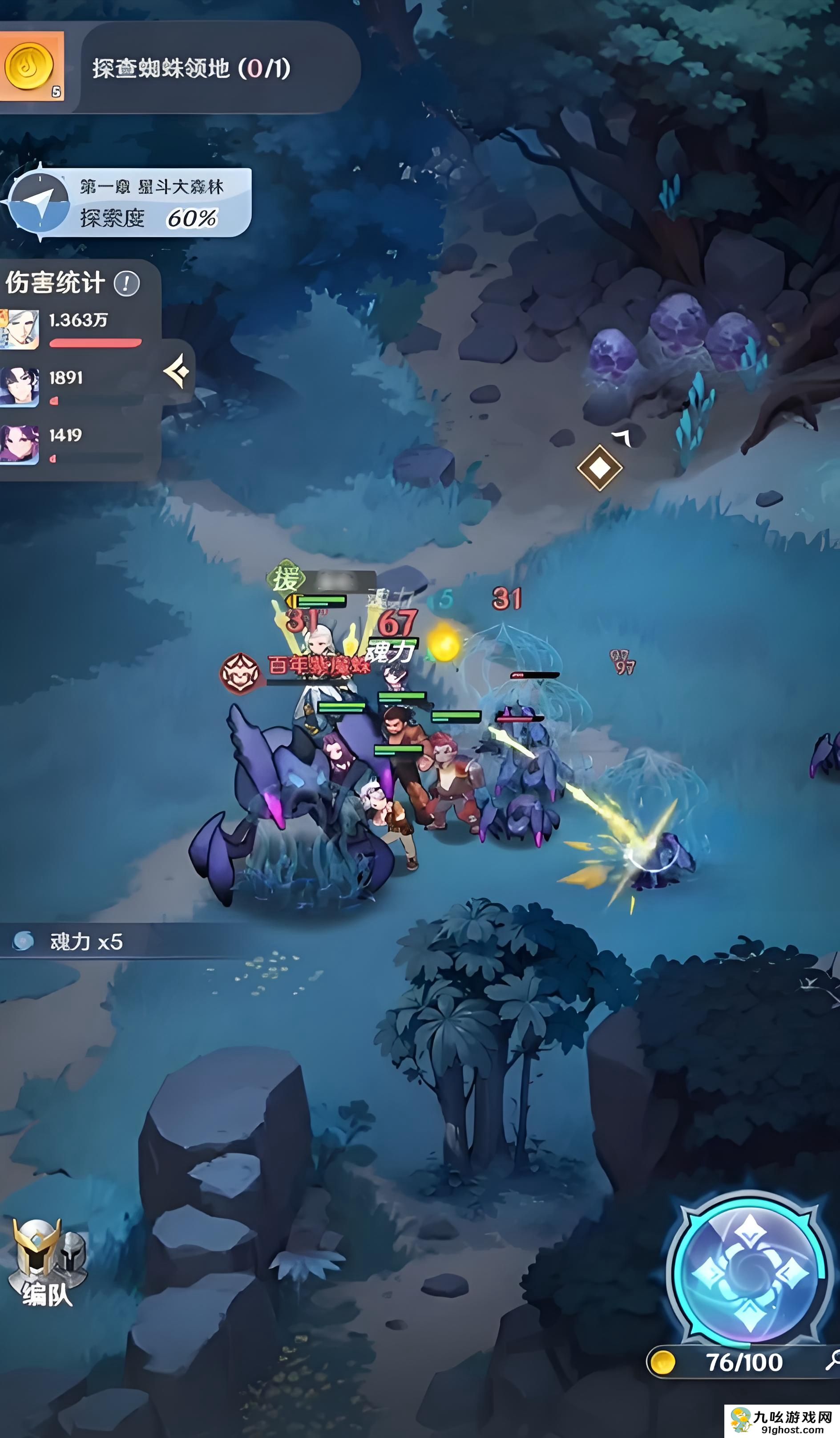This screenshot has height=1438, width=840.
Task: Open the spider territory quest tracker
Action: (x=192, y=69)
